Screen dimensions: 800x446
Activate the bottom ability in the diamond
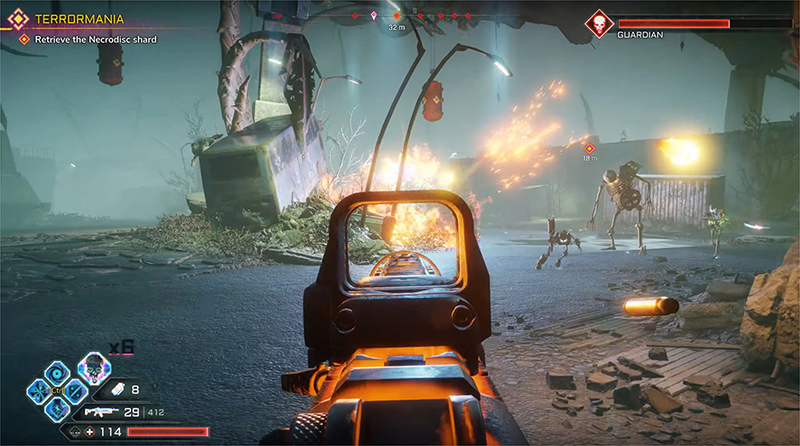point(57,409)
